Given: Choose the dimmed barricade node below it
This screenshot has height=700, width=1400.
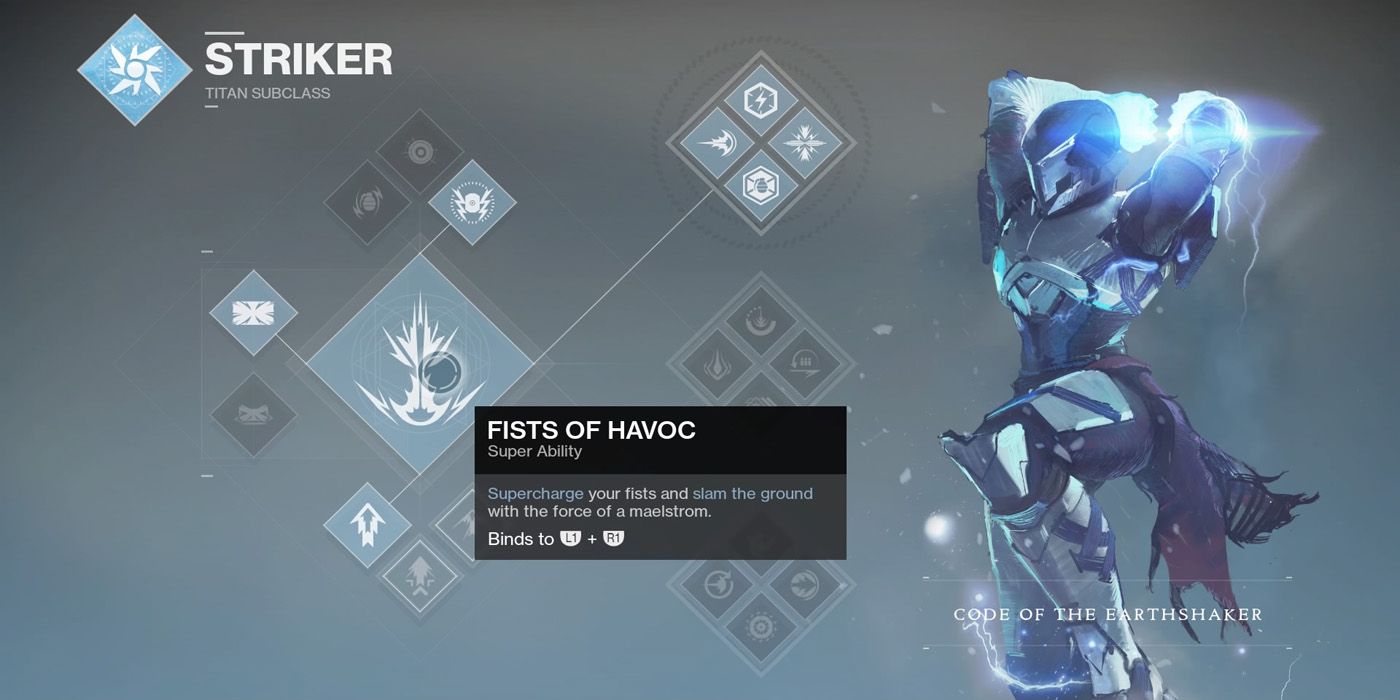Looking at the screenshot, I should tap(253, 415).
